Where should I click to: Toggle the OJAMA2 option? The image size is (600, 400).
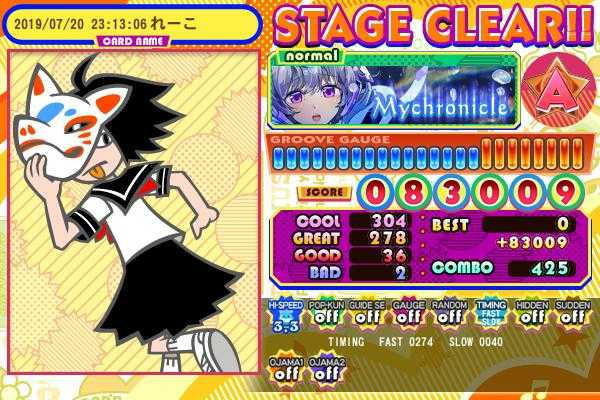pos(325,369)
